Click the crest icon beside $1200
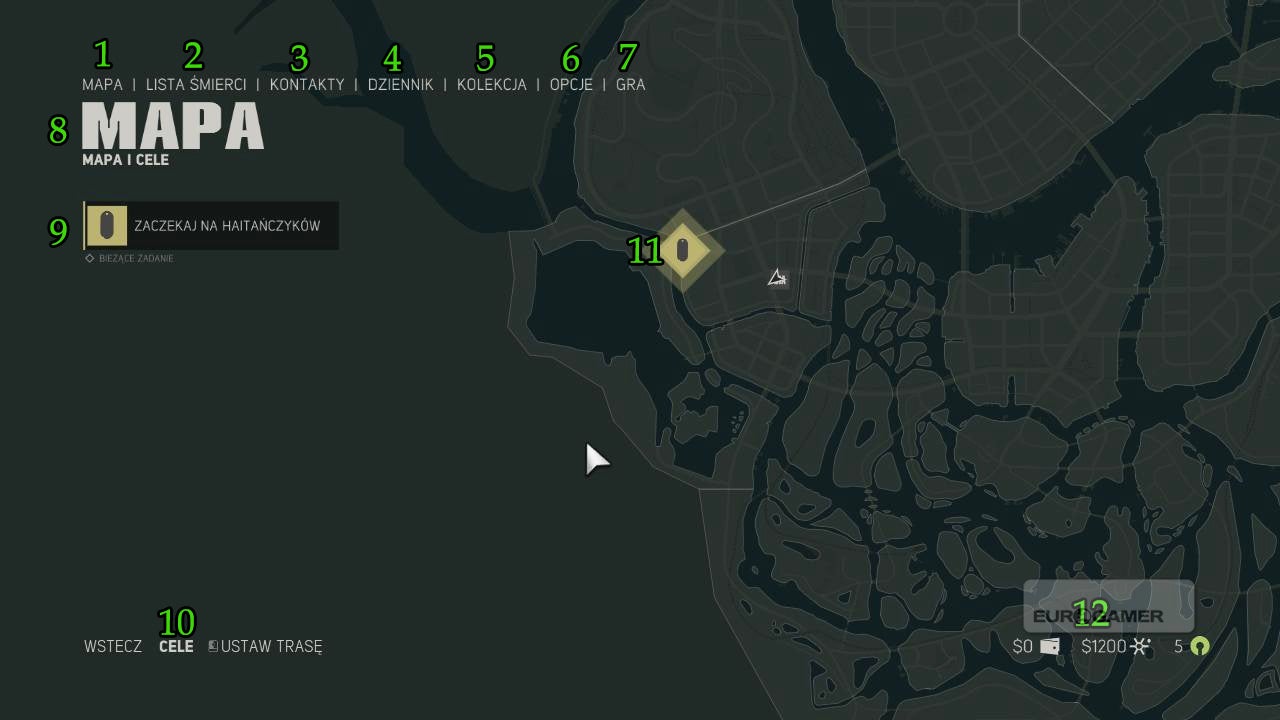This screenshot has height=720, width=1280. point(1140,646)
